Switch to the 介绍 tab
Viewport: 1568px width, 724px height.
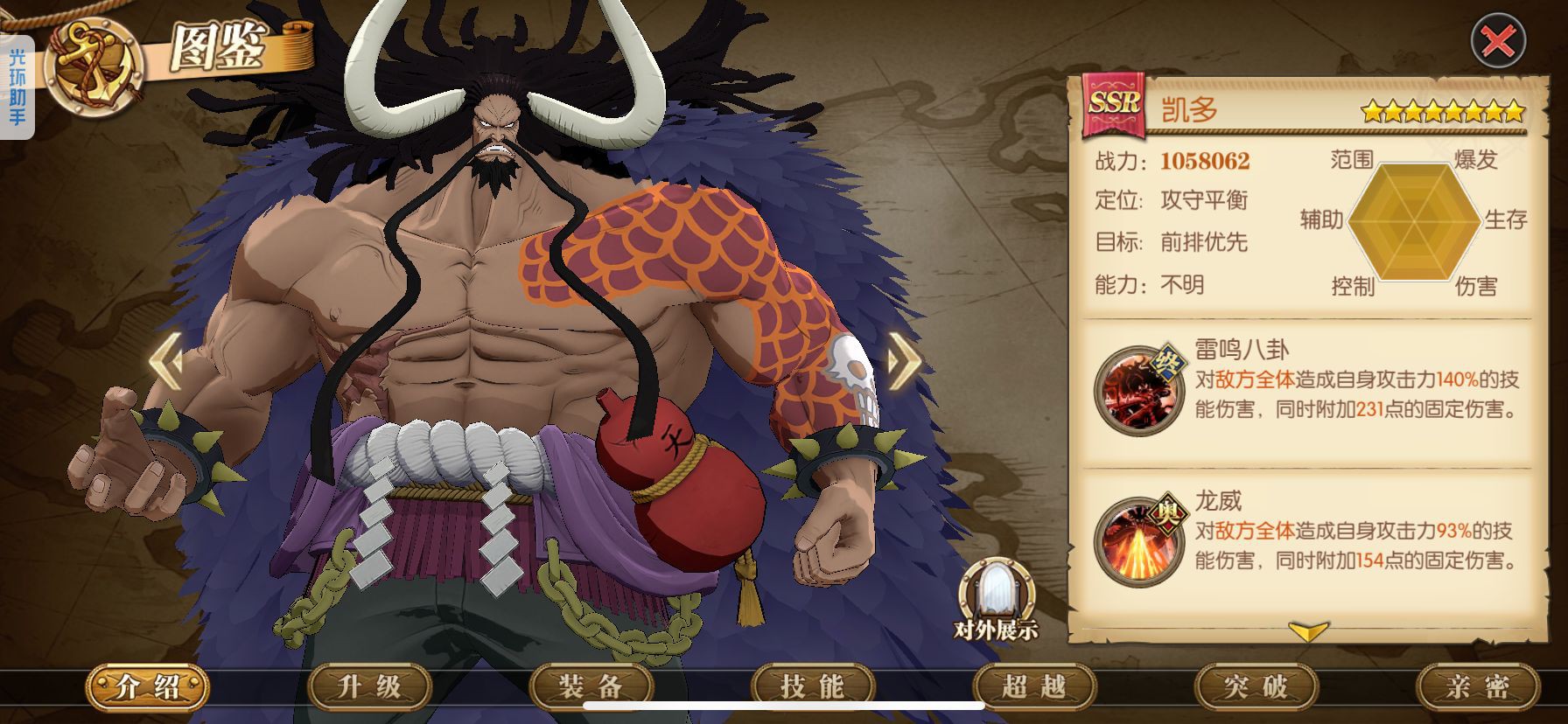147,686
